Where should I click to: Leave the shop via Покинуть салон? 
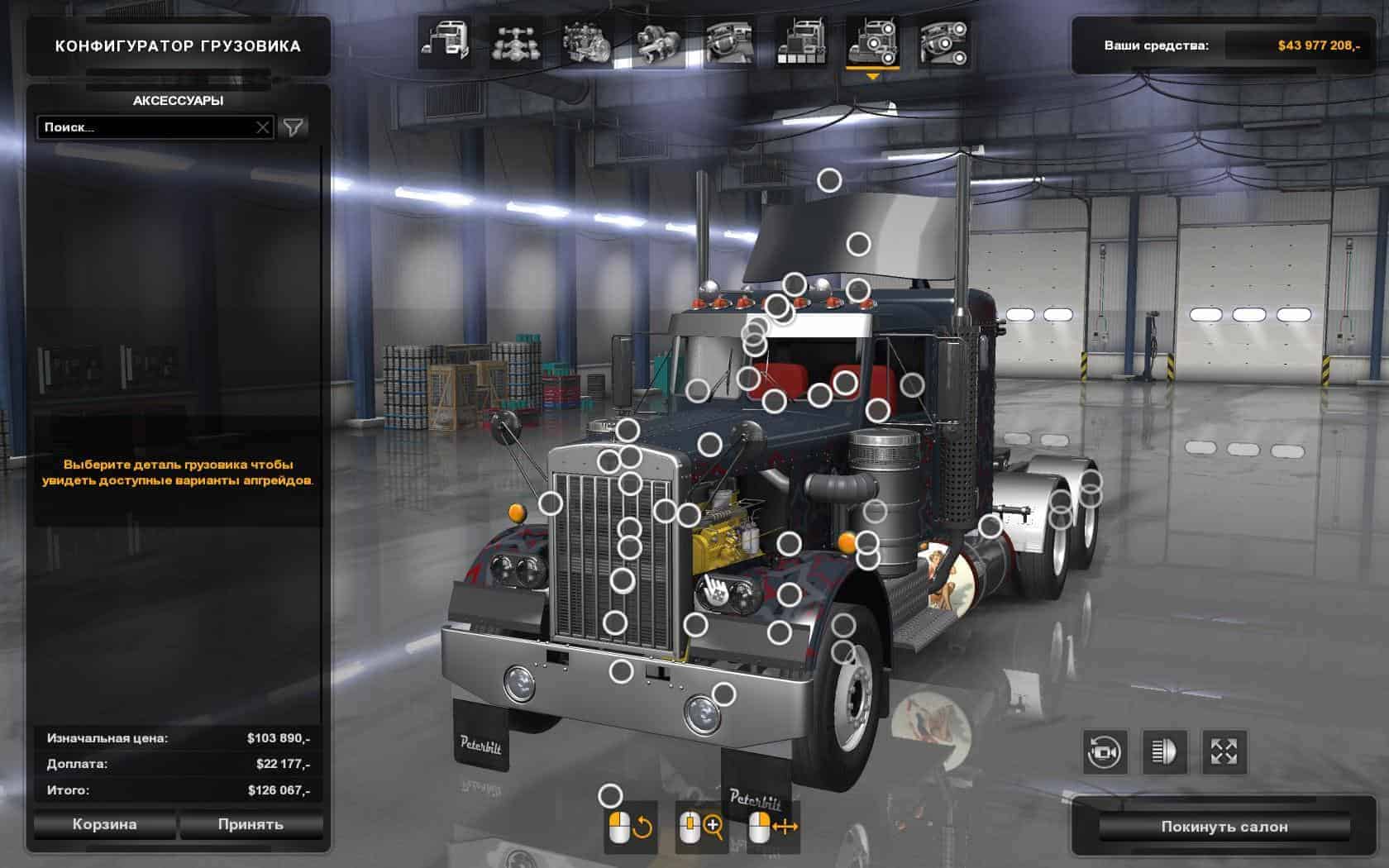(1224, 827)
